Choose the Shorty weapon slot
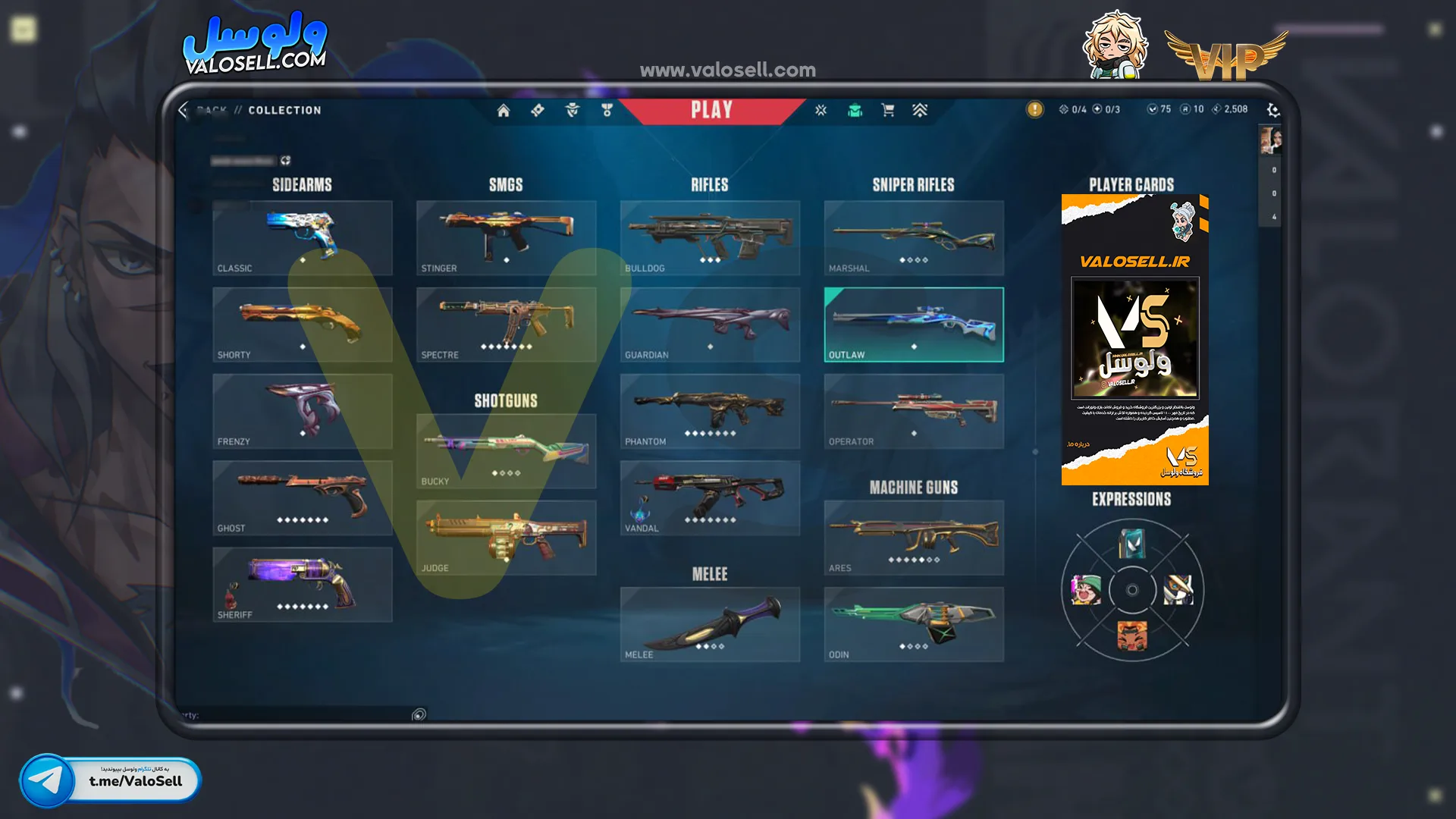 coord(302,325)
